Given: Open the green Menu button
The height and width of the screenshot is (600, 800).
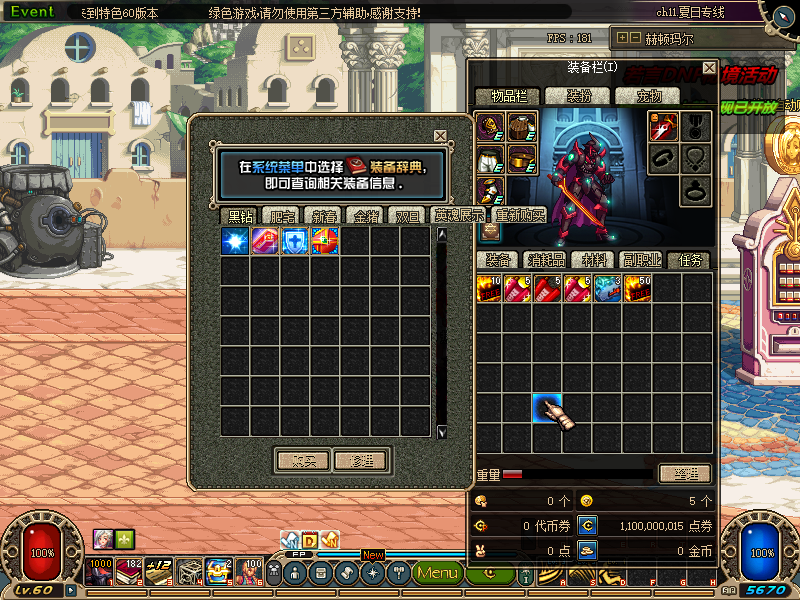Looking at the screenshot, I should 437,573.
